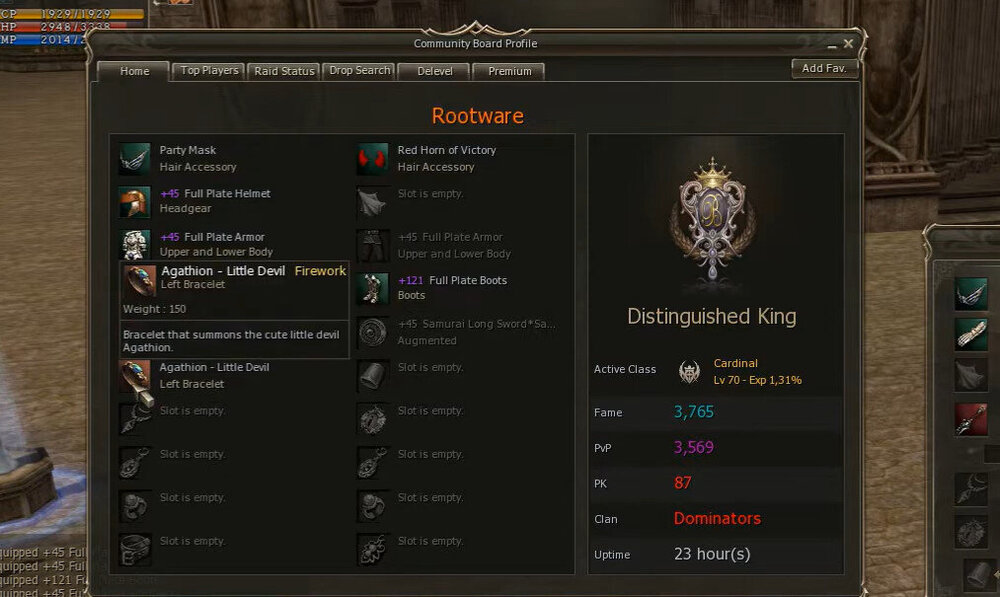Select the Samurai Long Sword weapon slot

[373, 332]
